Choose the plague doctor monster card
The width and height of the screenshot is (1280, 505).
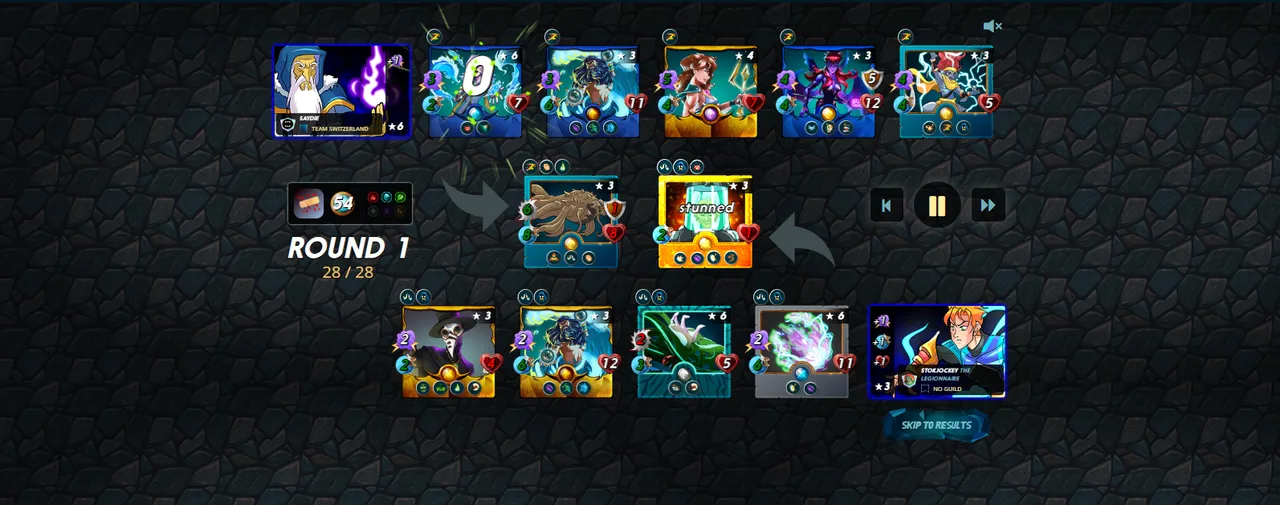[x=449, y=352]
